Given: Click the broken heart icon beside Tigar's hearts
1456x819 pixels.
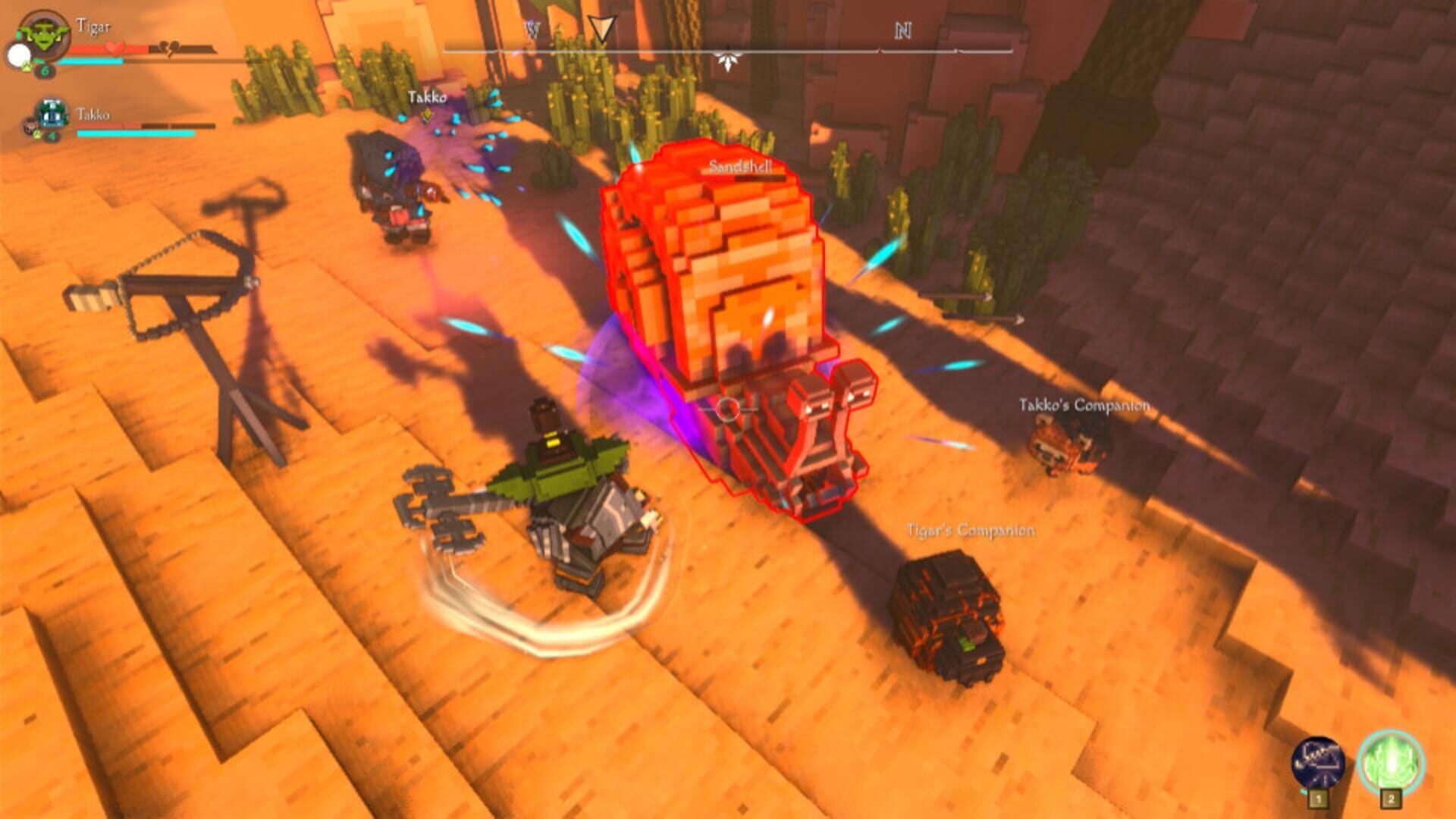Looking at the screenshot, I should (168, 48).
